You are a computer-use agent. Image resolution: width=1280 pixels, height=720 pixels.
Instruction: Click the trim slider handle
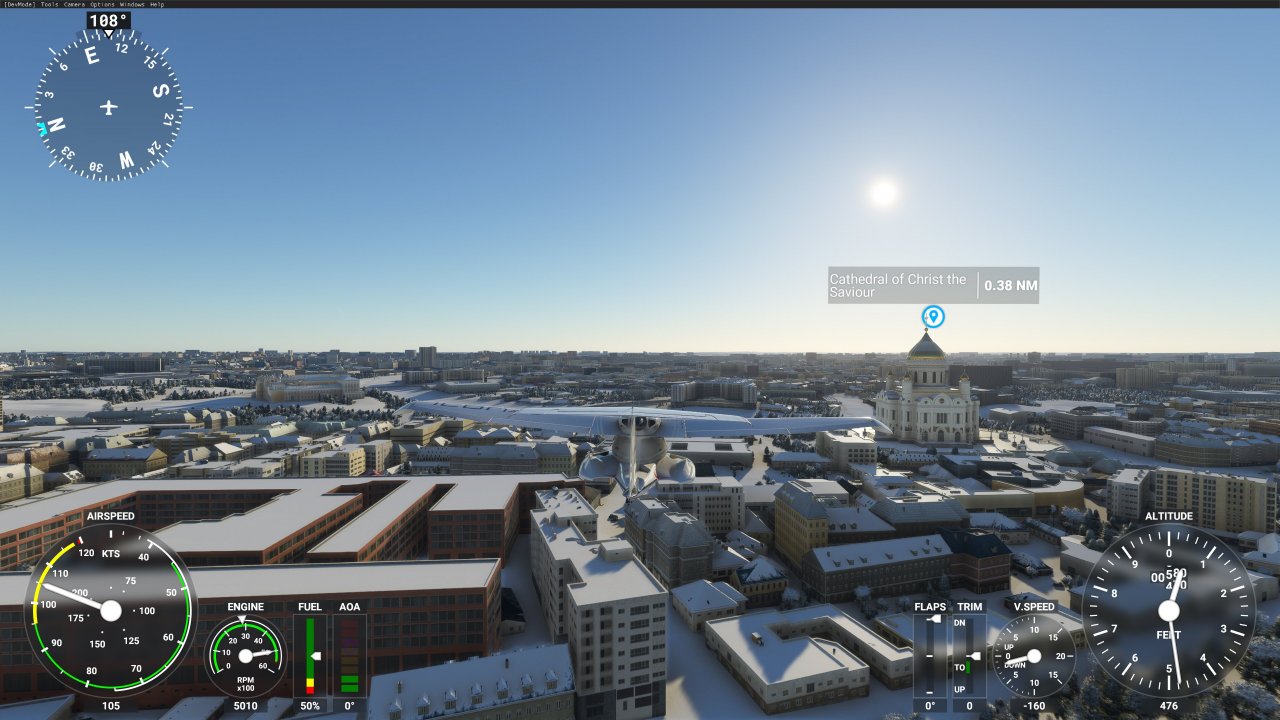[975, 655]
